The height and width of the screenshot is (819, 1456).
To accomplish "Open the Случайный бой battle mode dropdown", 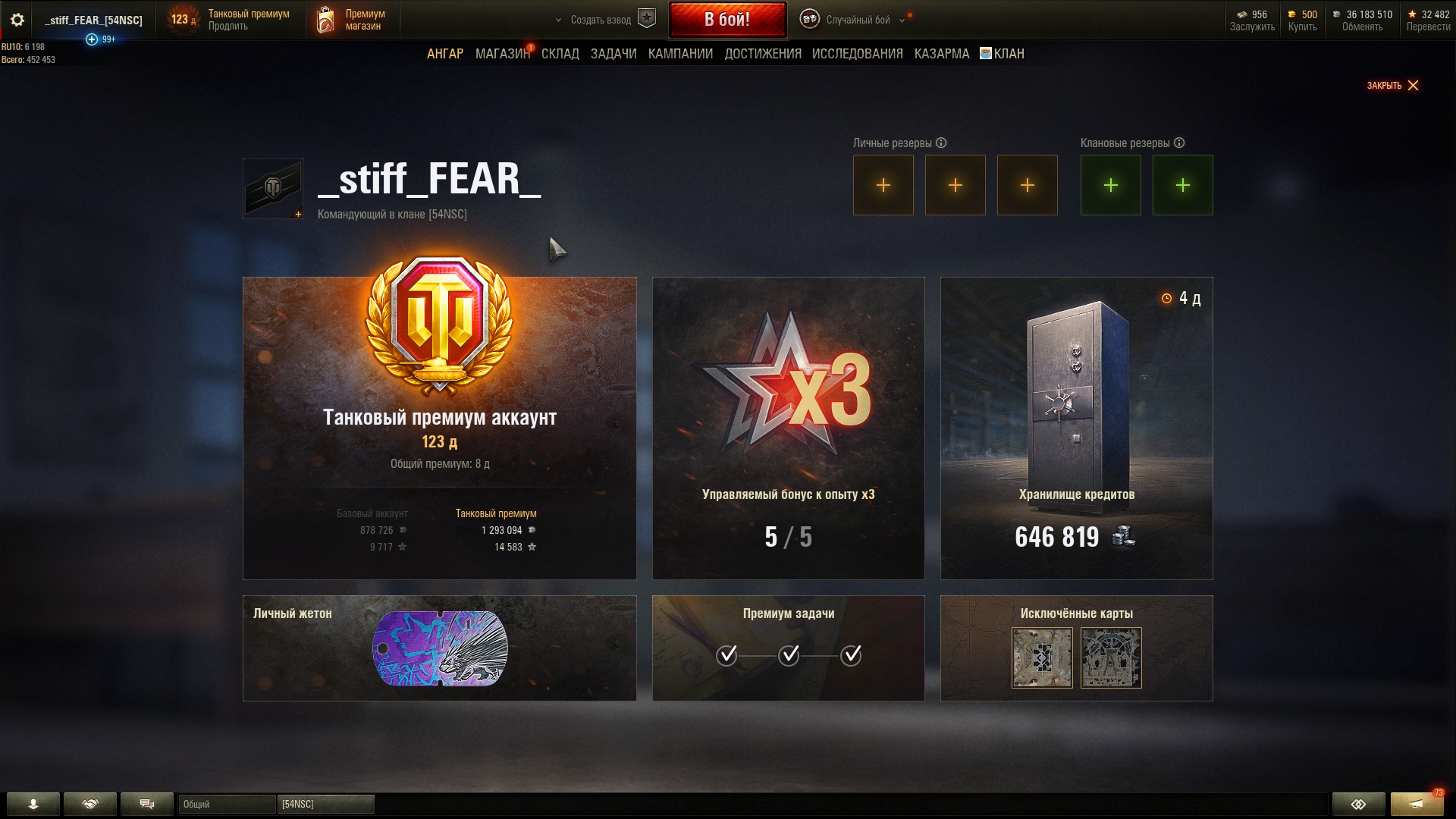I will 857,20.
